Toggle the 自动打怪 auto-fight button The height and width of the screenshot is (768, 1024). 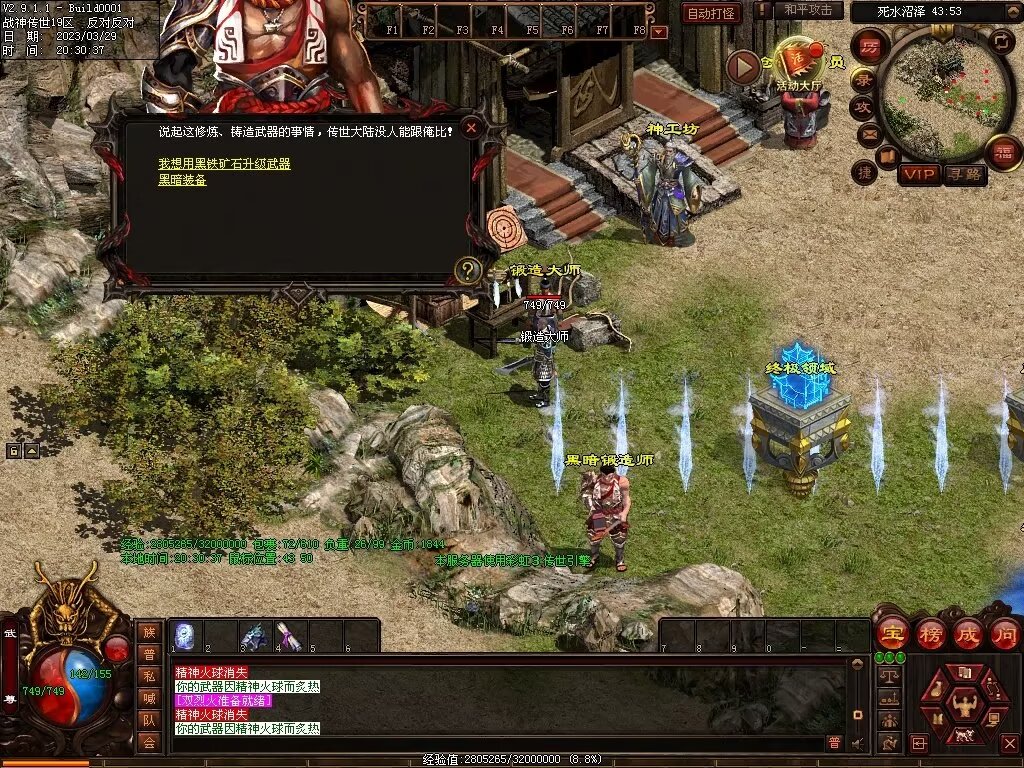tap(711, 13)
